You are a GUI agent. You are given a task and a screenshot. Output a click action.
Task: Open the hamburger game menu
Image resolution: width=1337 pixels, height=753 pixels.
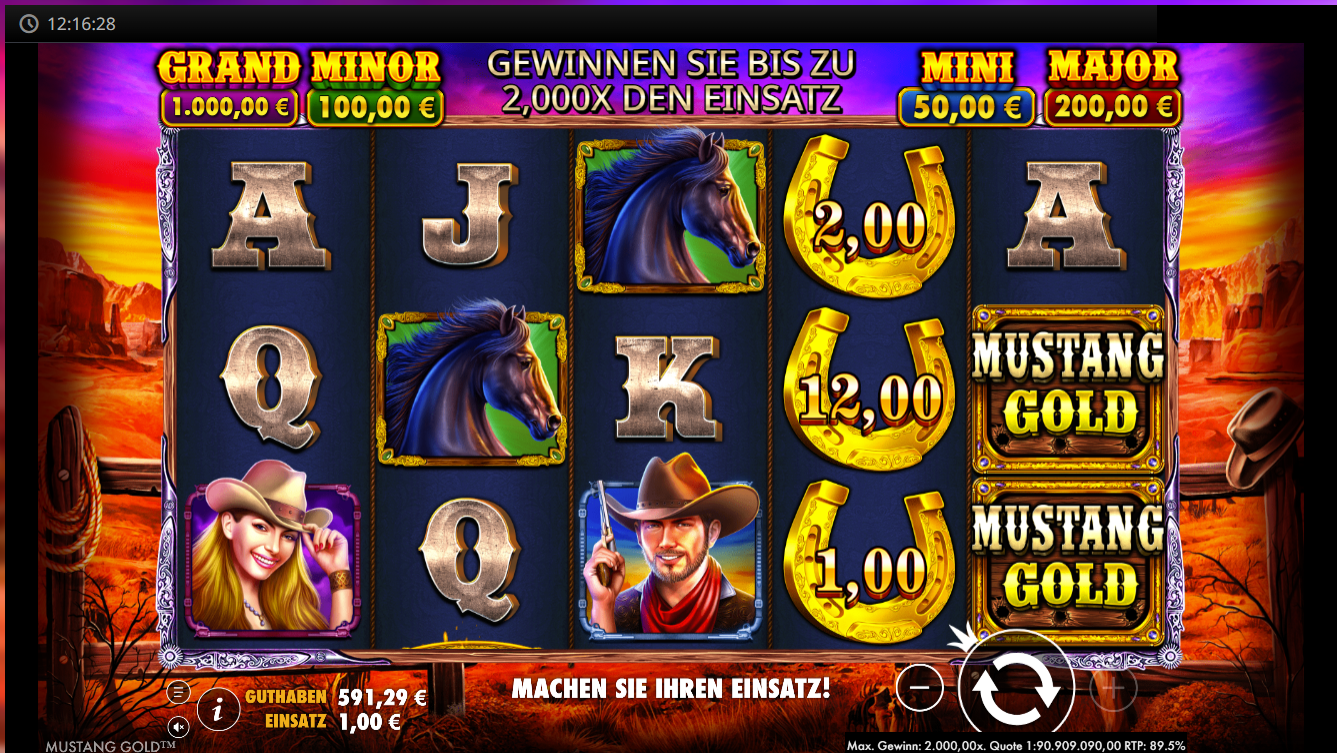(180, 689)
